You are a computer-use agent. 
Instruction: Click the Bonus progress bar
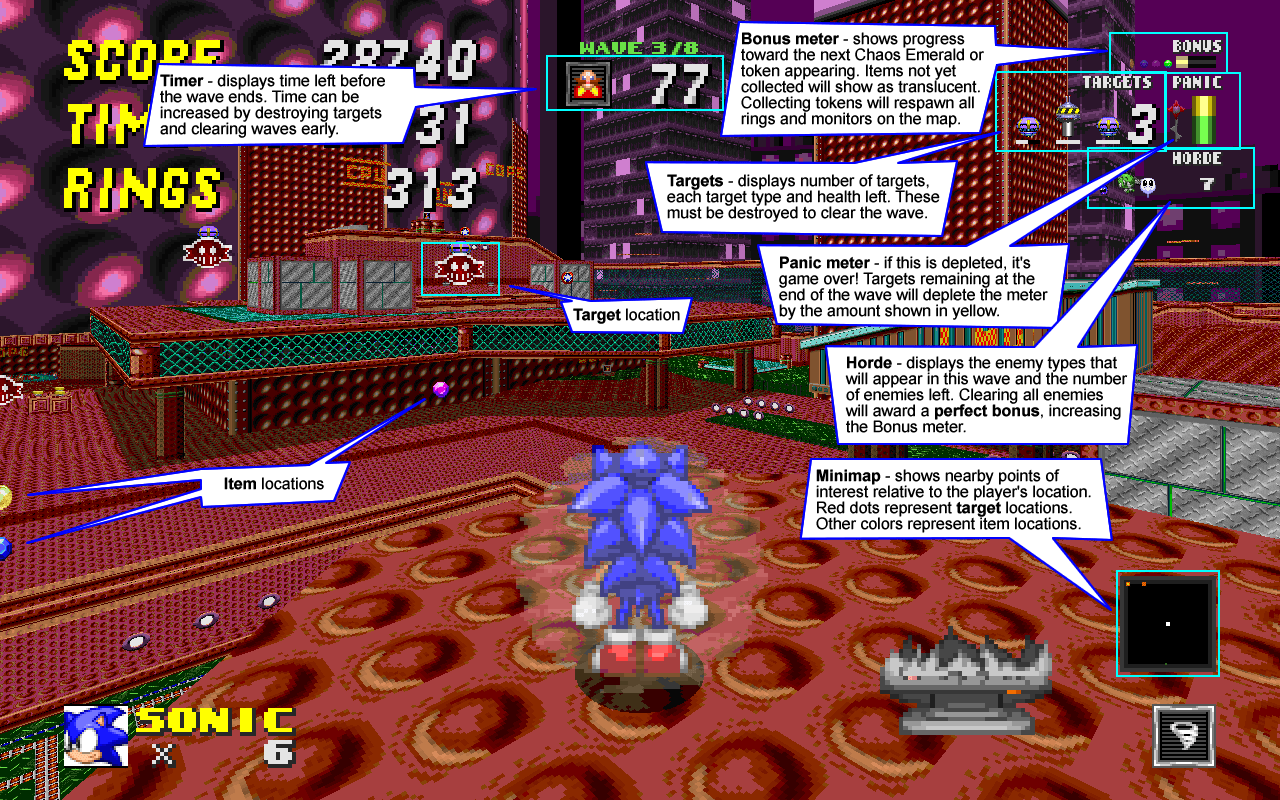(1194, 62)
